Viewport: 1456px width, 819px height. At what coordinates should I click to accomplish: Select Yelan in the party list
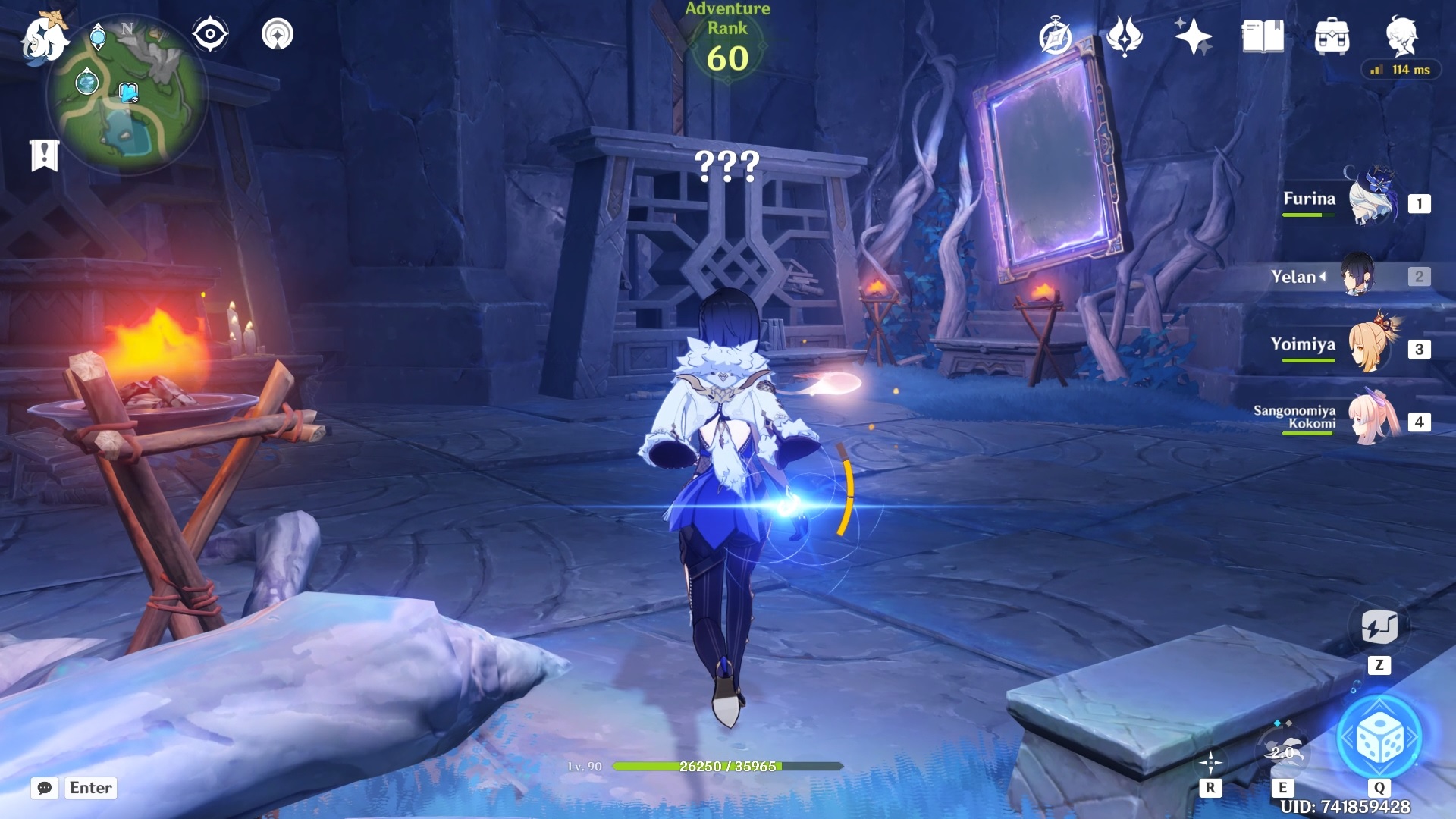(1357, 275)
